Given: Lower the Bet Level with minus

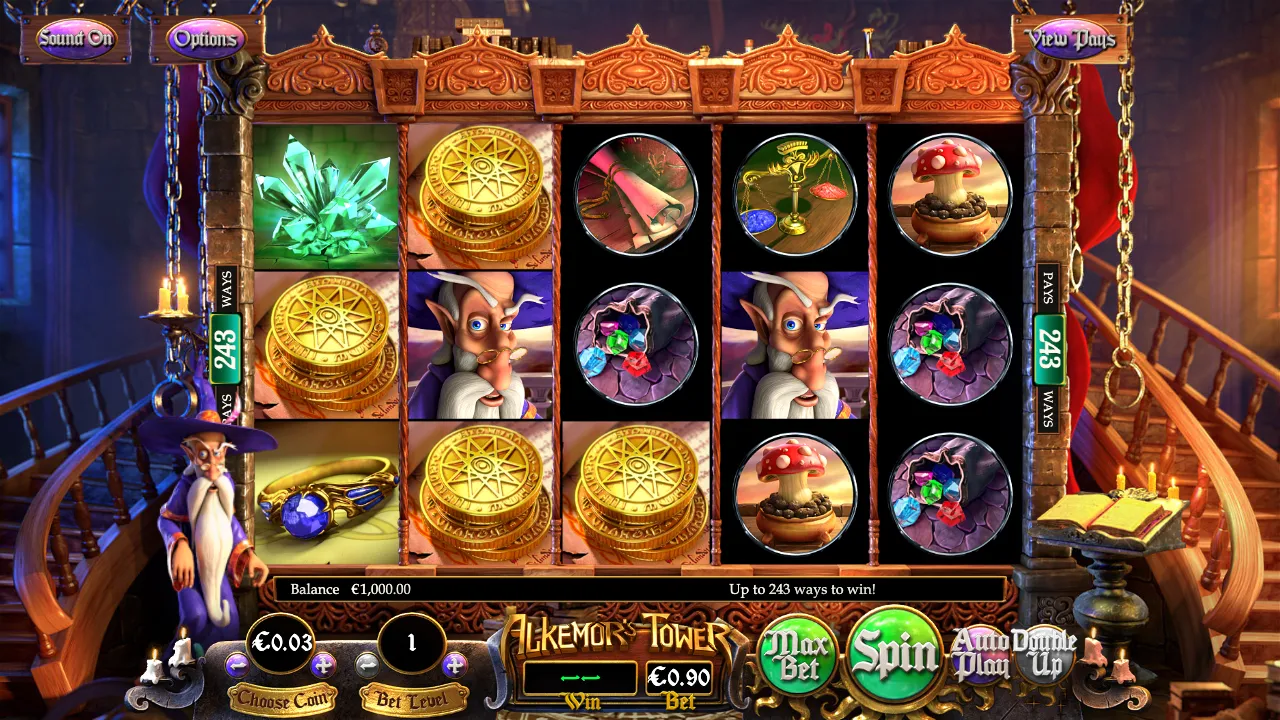Looking at the screenshot, I should pos(368,664).
